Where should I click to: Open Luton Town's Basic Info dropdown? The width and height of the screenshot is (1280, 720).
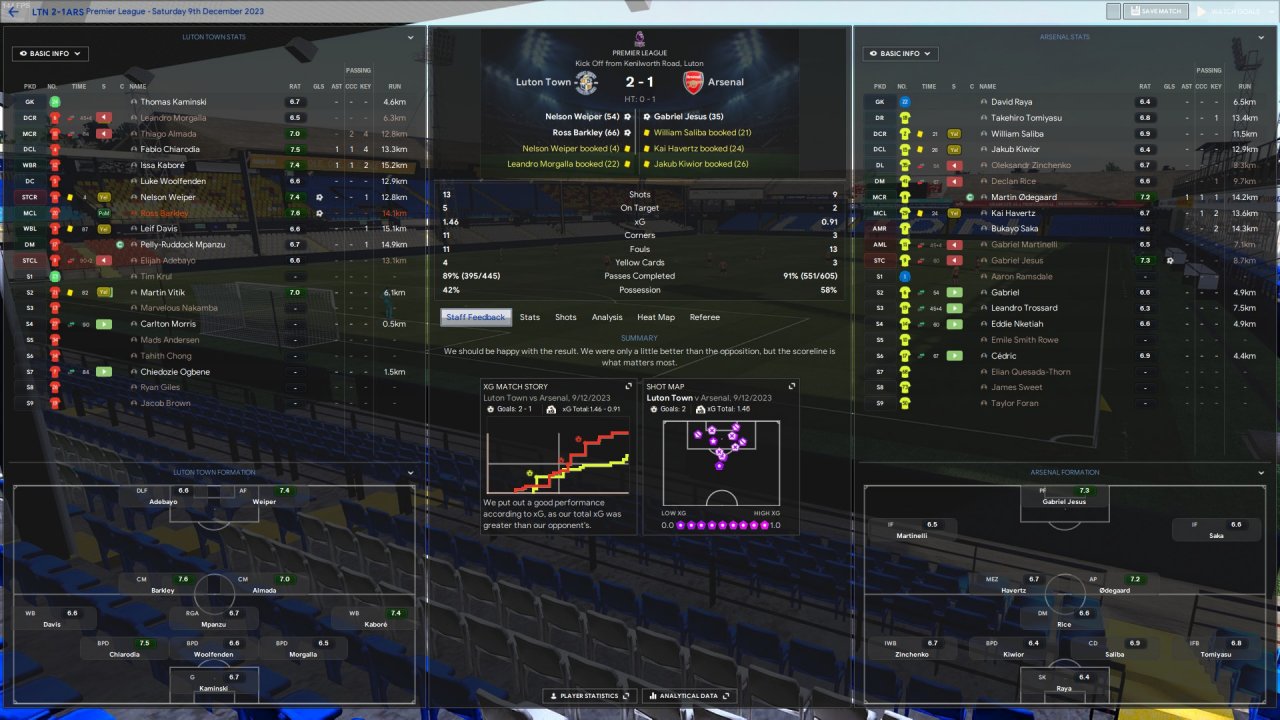coord(50,54)
